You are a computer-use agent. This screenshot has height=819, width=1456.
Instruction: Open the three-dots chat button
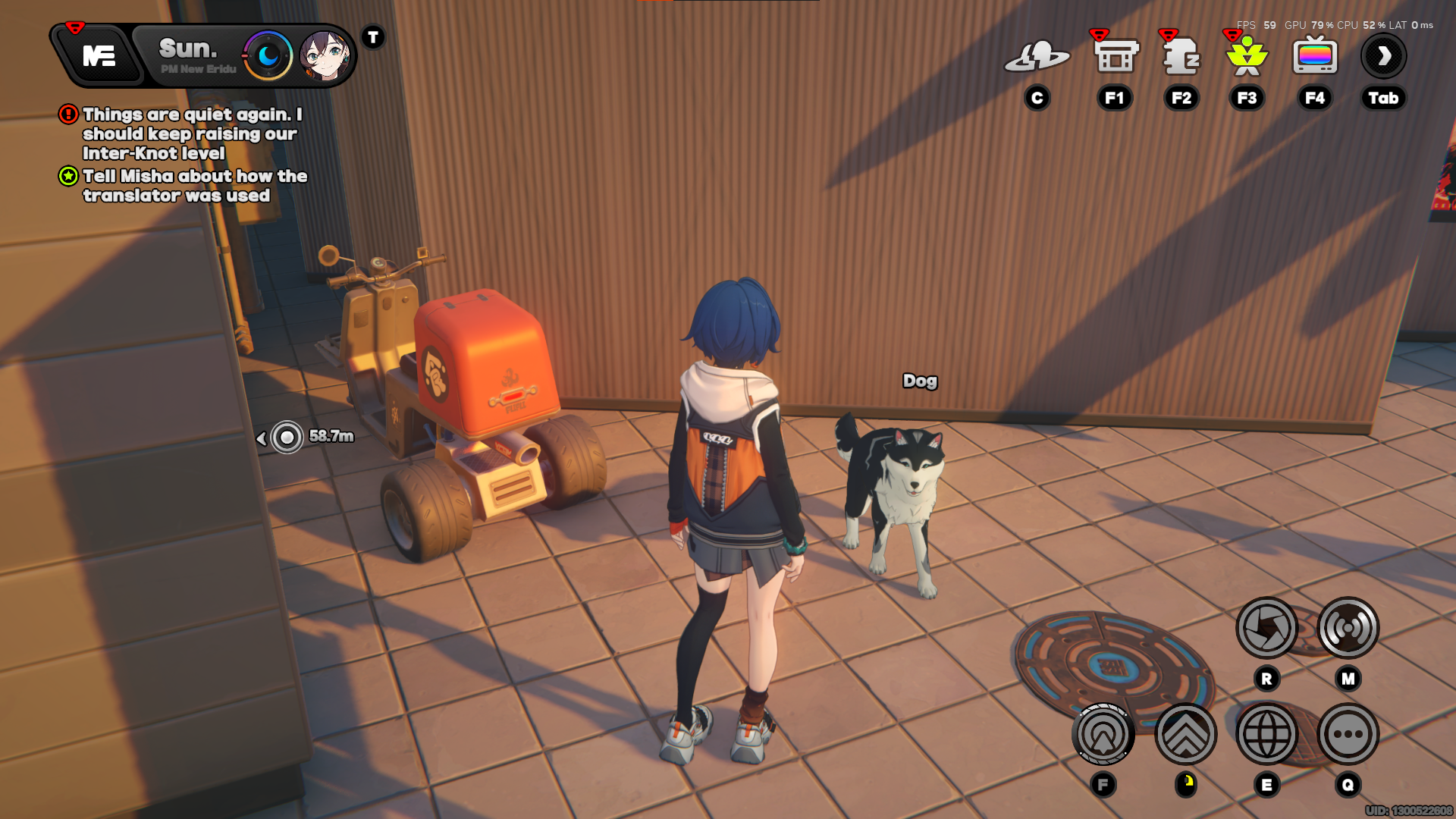tap(1348, 734)
